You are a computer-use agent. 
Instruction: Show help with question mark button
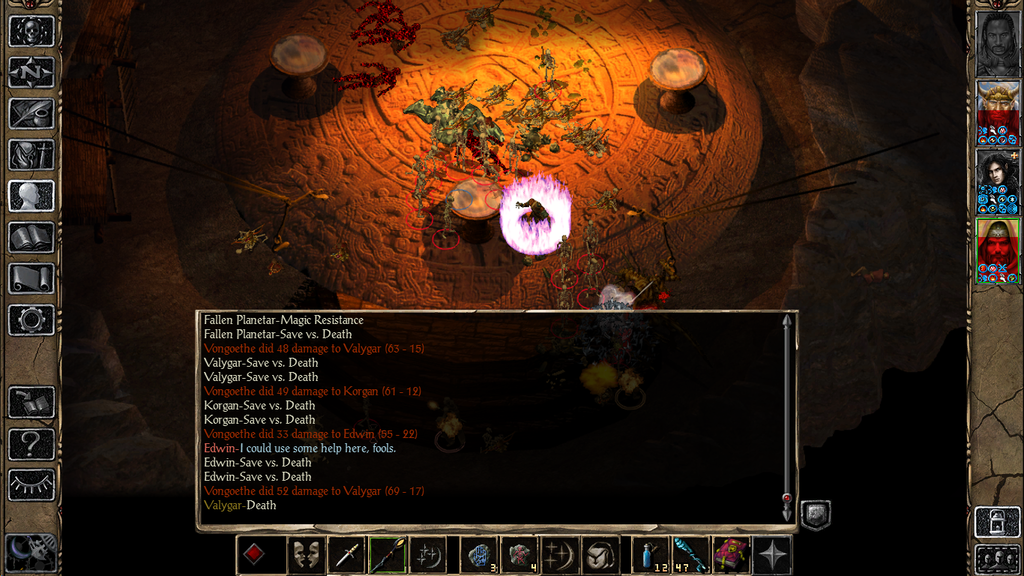(x=30, y=443)
